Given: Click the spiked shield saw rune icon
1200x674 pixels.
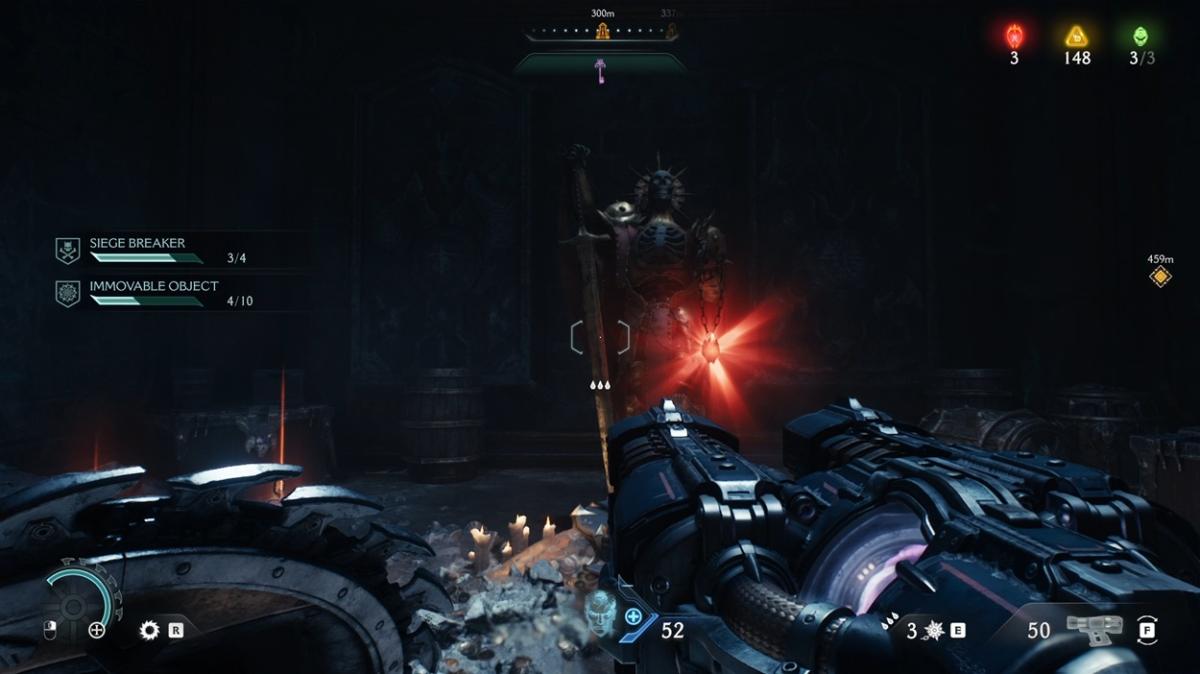Looking at the screenshot, I should click(x=150, y=630).
